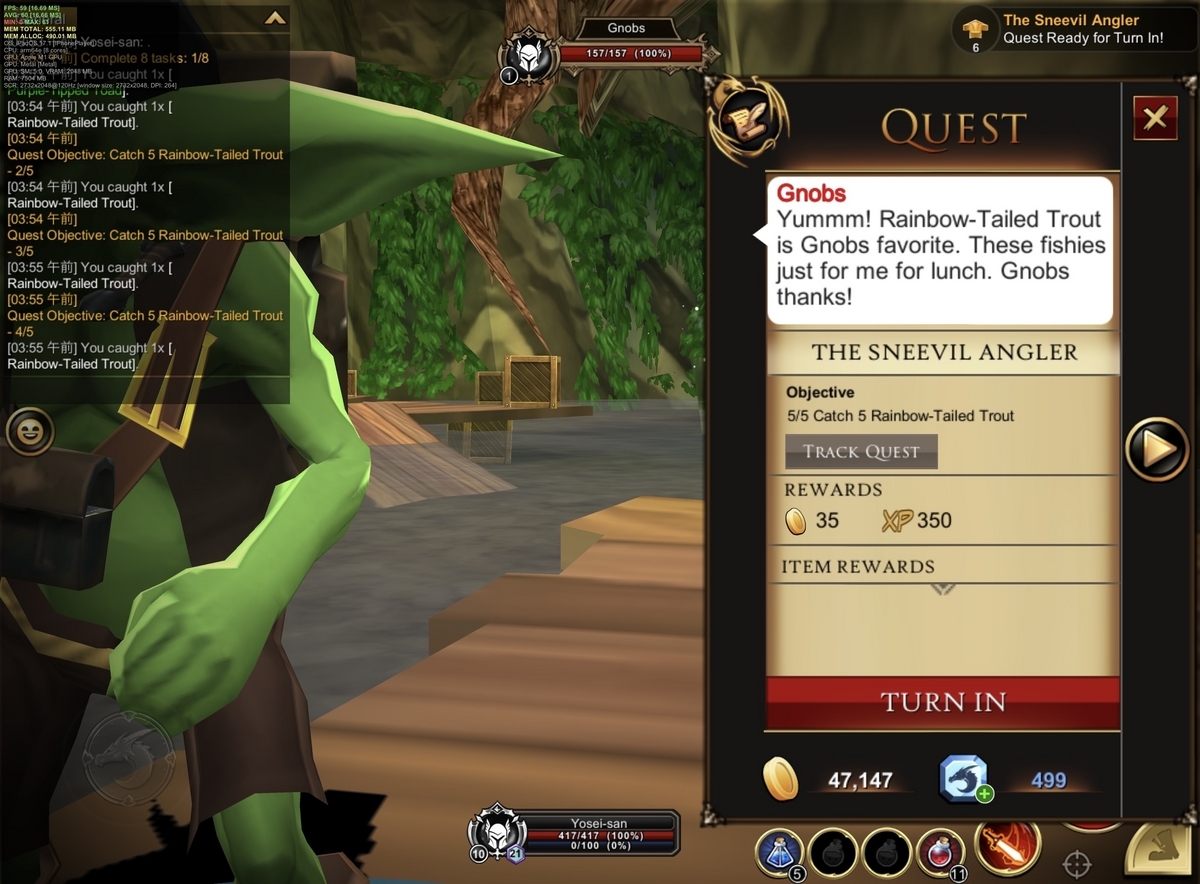Collapse the chat log with the up arrow
The width and height of the screenshot is (1200, 884).
pos(274,18)
